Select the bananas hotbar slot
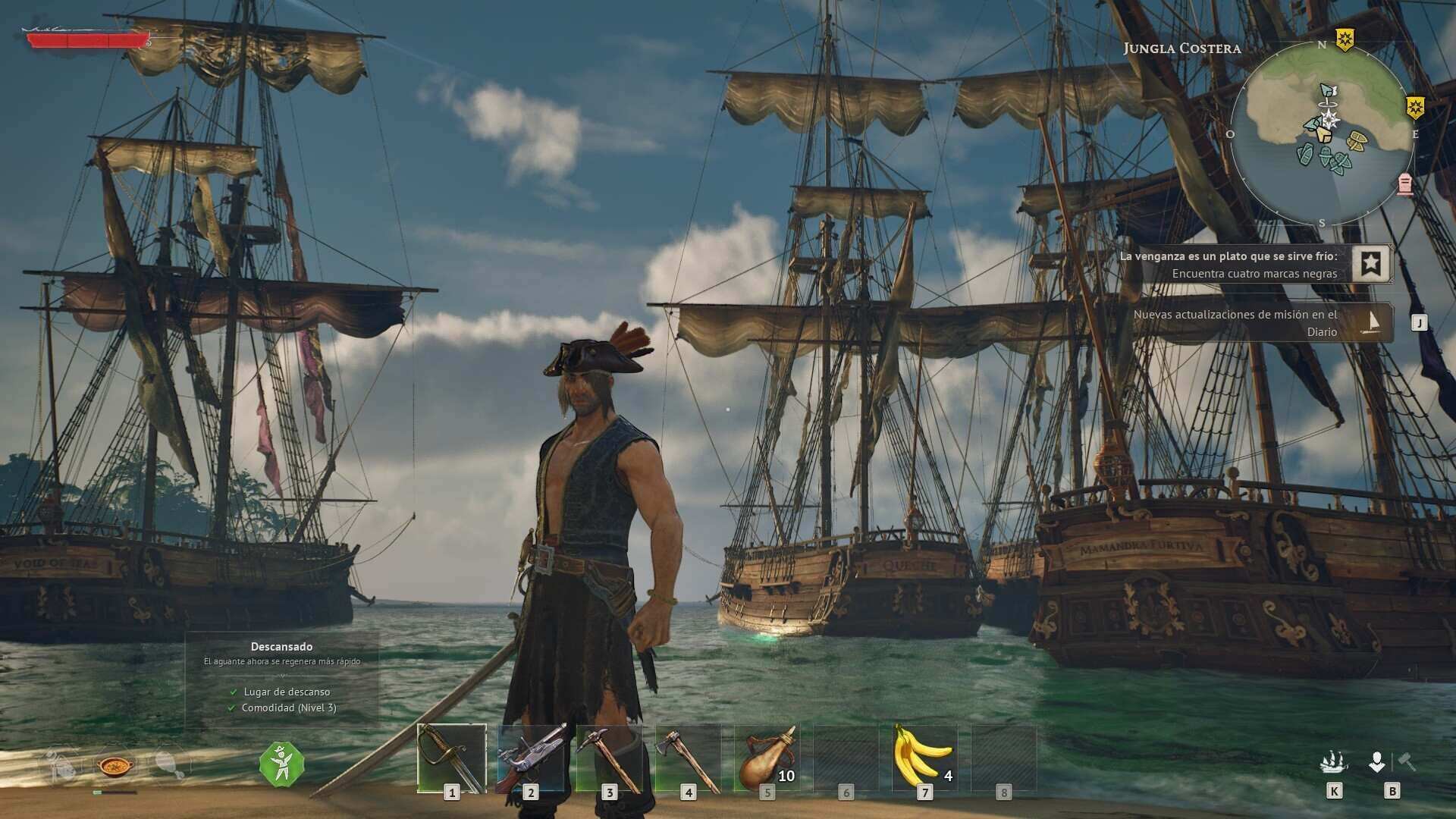This screenshot has height=819, width=1456. point(924,758)
